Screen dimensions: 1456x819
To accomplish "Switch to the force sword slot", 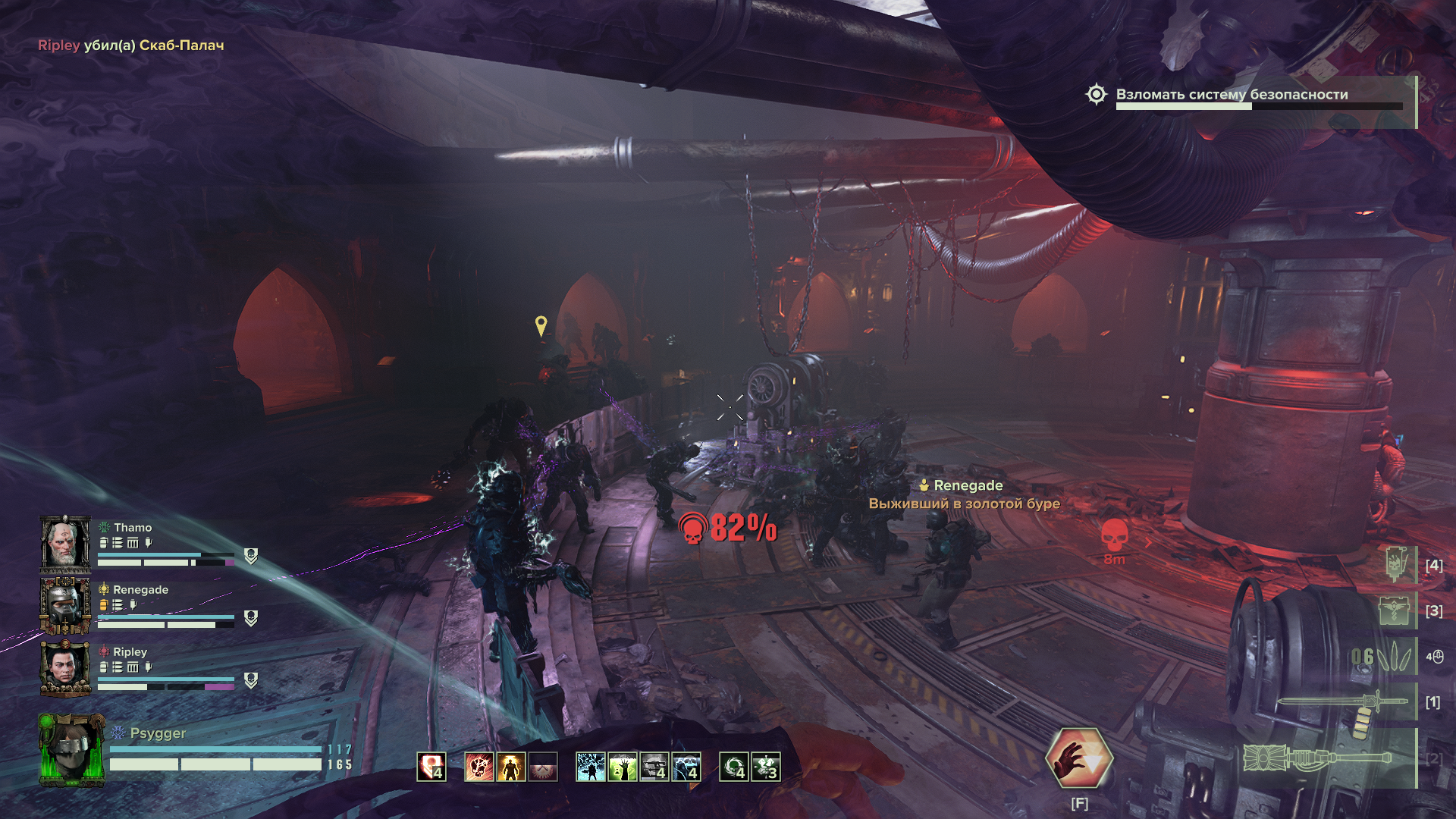I will [1342, 703].
